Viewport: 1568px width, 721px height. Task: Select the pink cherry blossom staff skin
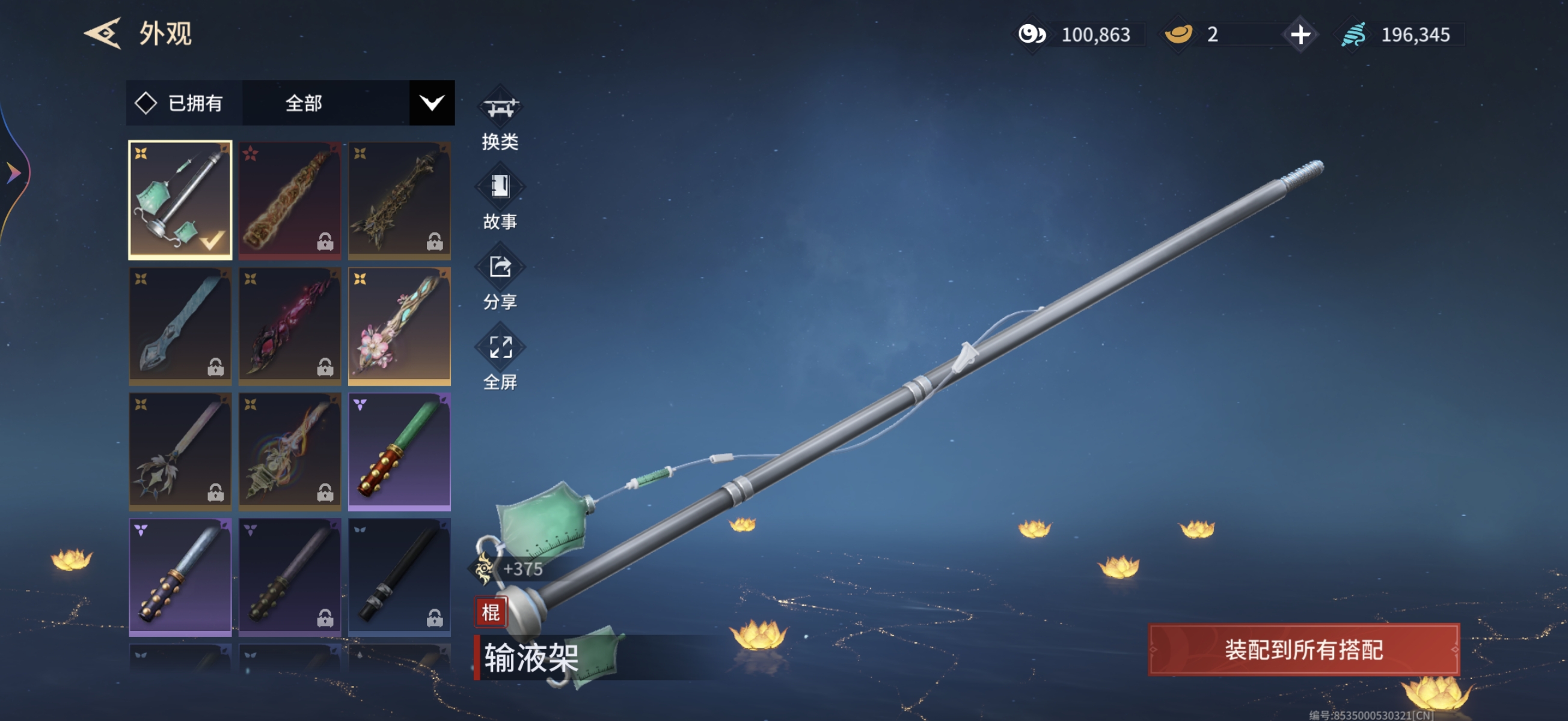399,326
